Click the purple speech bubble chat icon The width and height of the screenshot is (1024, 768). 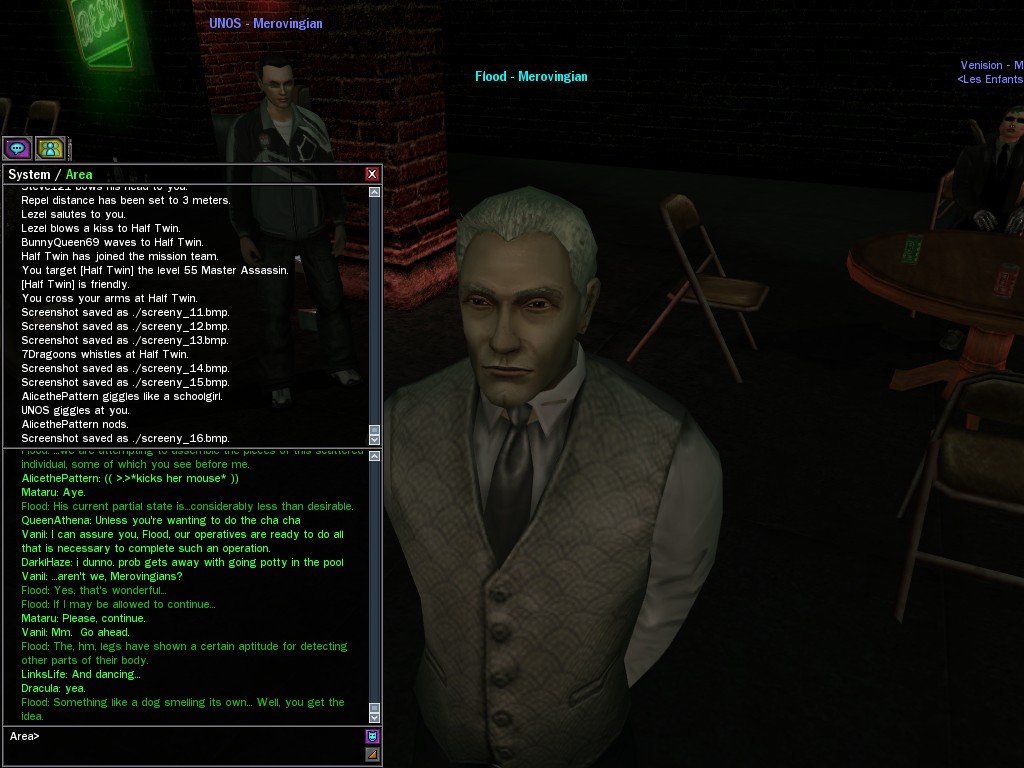[x=17, y=149]
